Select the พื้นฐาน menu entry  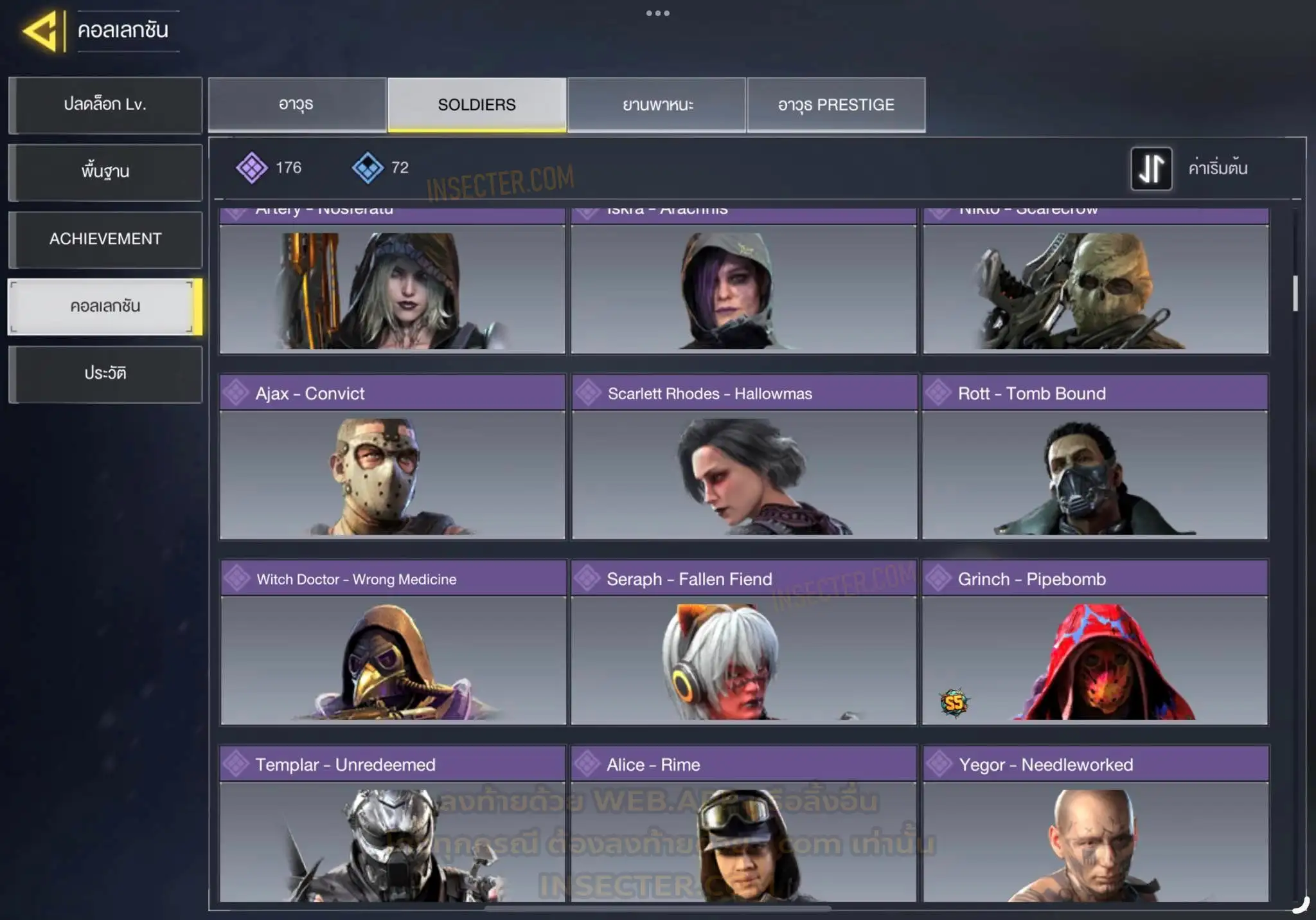coord(105,172)
